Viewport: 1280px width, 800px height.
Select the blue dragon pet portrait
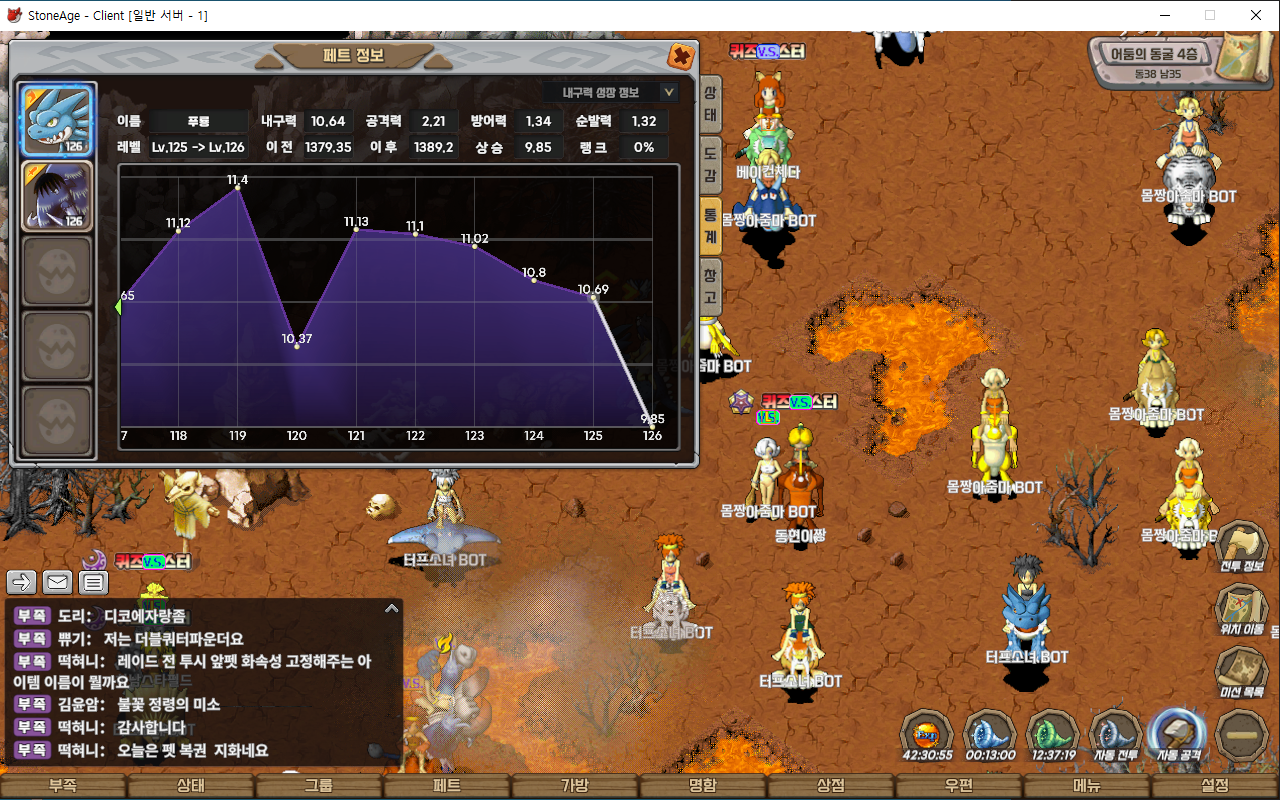click(x=58, y=120)
